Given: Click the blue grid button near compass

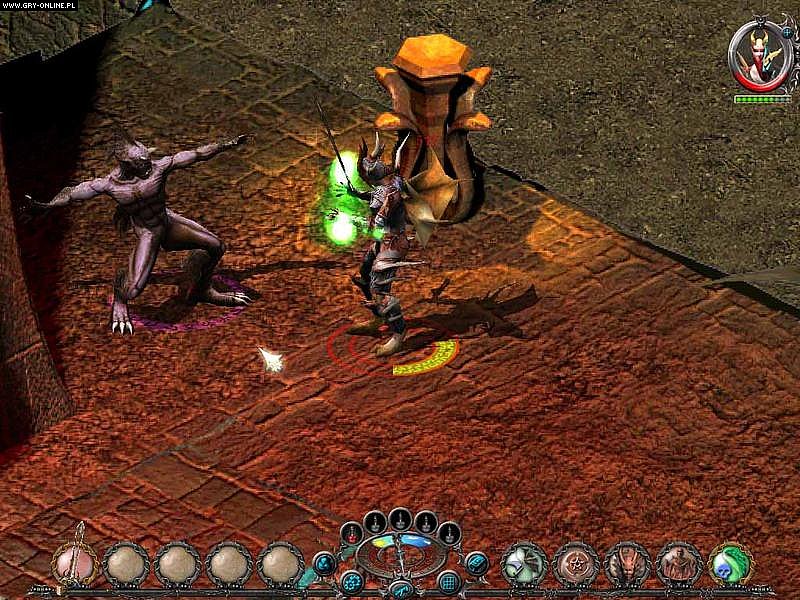Looking at the screenshot, I should click(449, 581).
